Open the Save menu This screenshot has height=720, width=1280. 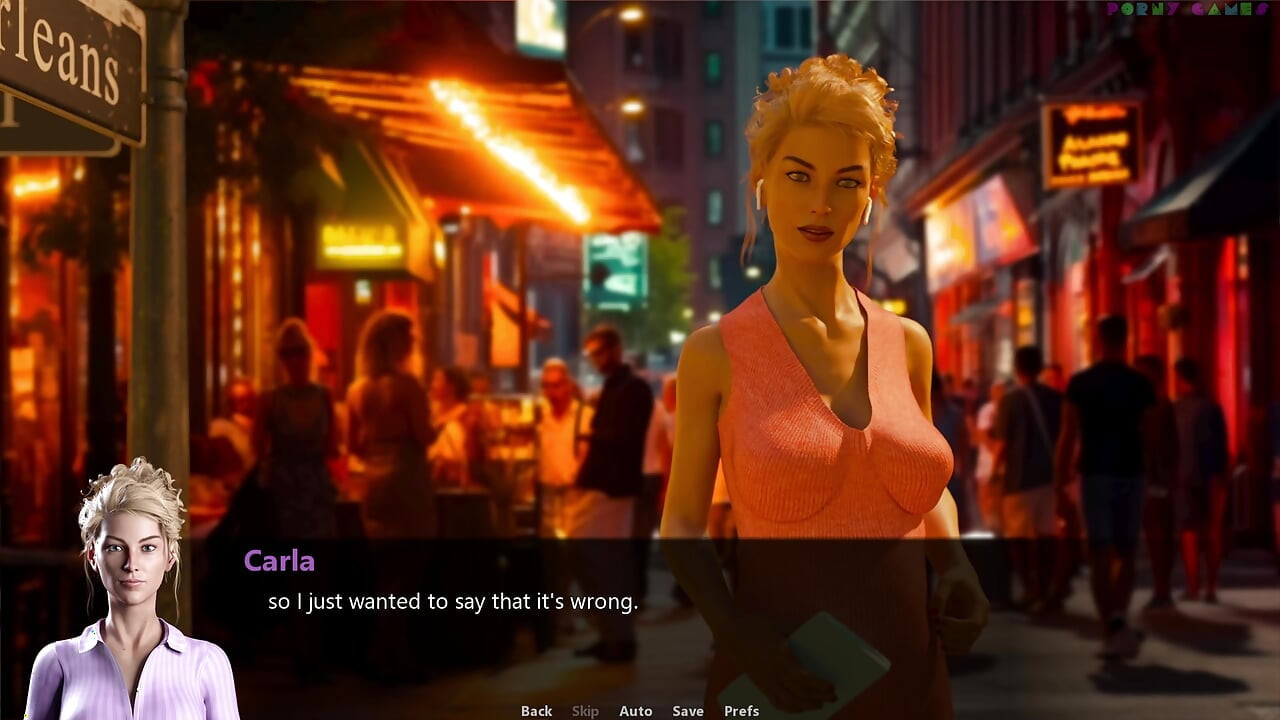click(688, 711)
